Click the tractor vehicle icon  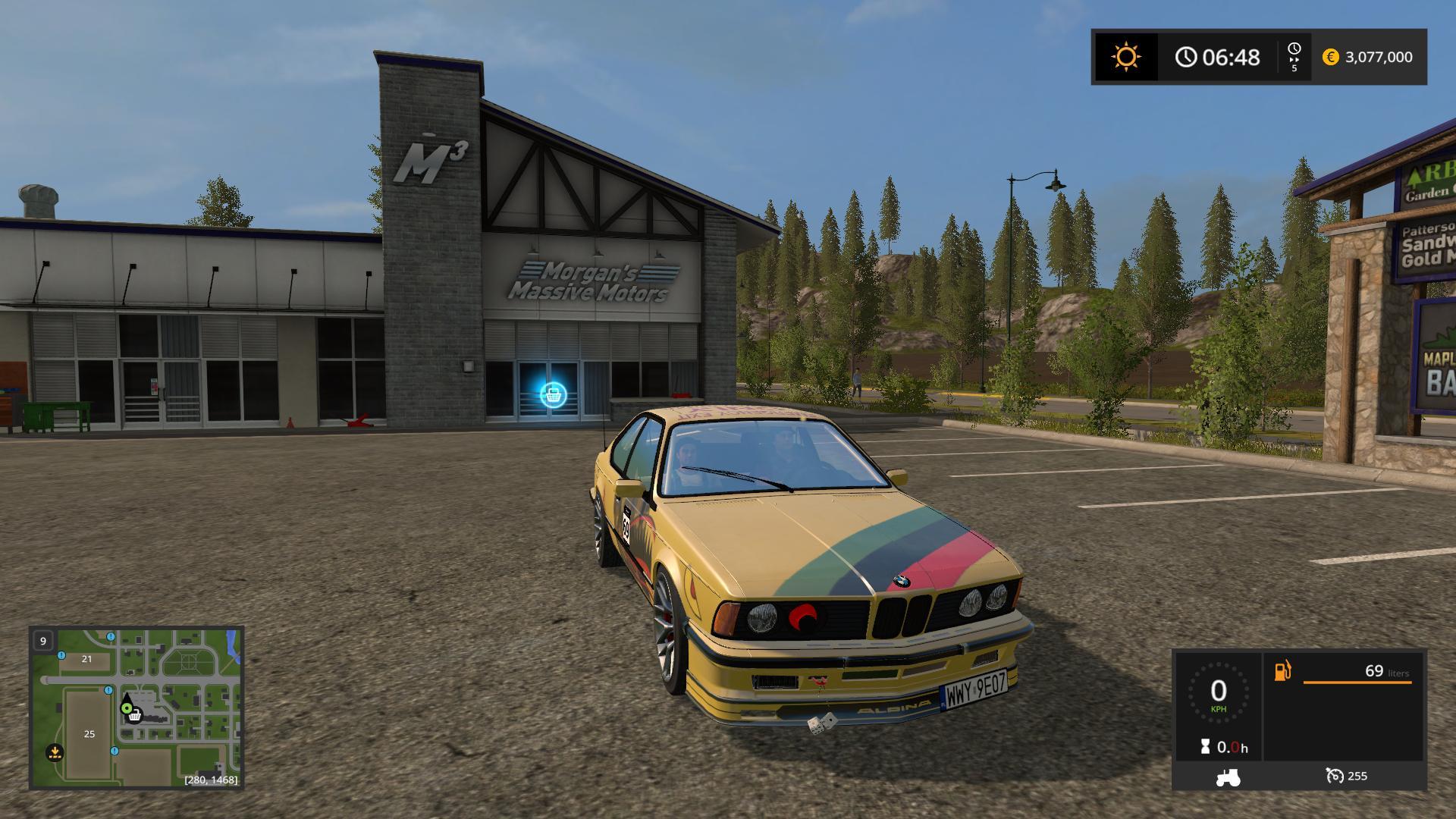(1228, 777)
